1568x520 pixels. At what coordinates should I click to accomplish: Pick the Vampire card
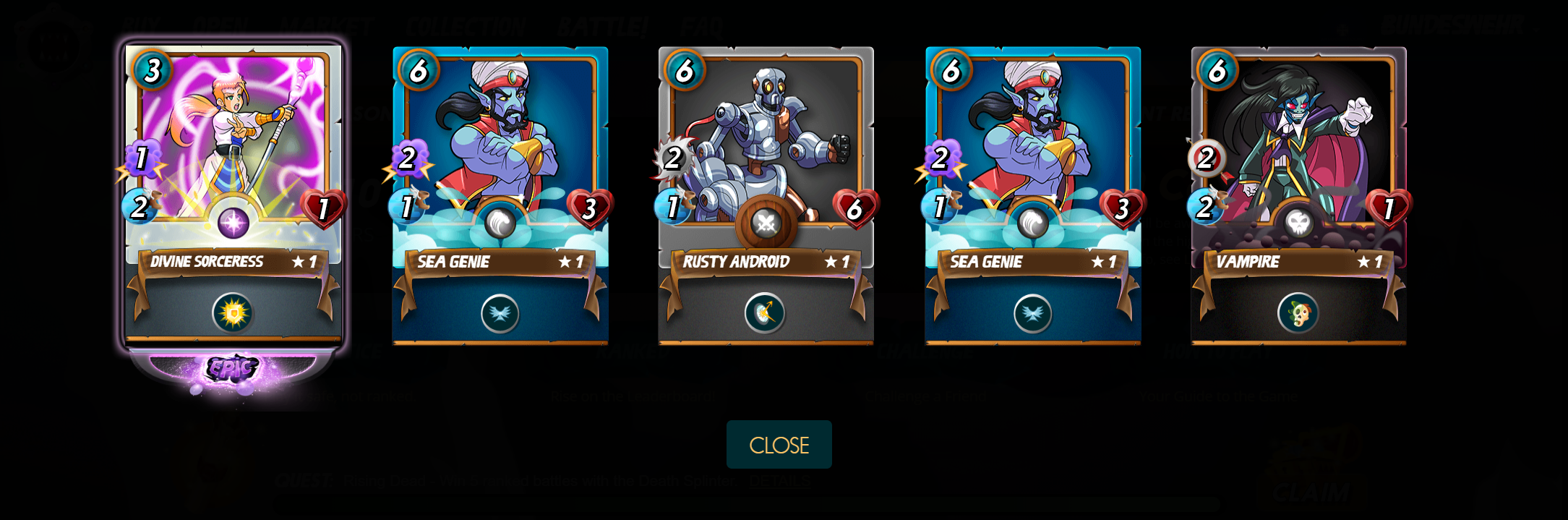tap(1298, 145)
